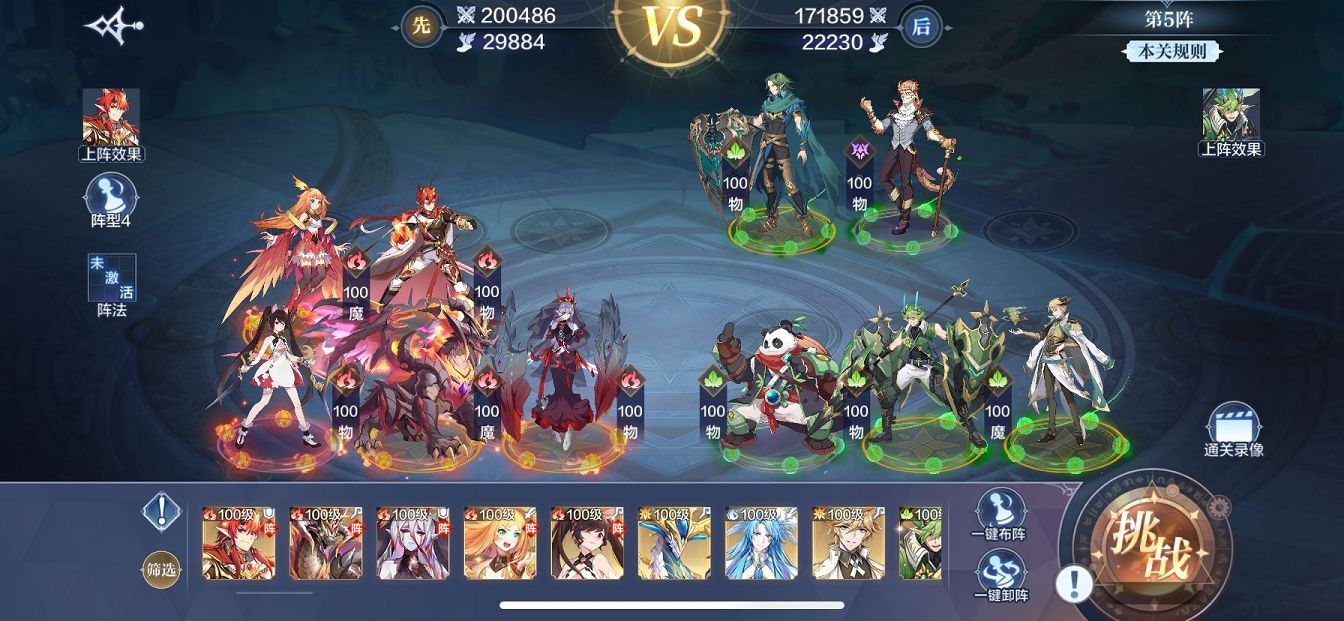Choose the blue-haired hero card
This screenshot has width=1344, height=621.
[x=761, y=543]
